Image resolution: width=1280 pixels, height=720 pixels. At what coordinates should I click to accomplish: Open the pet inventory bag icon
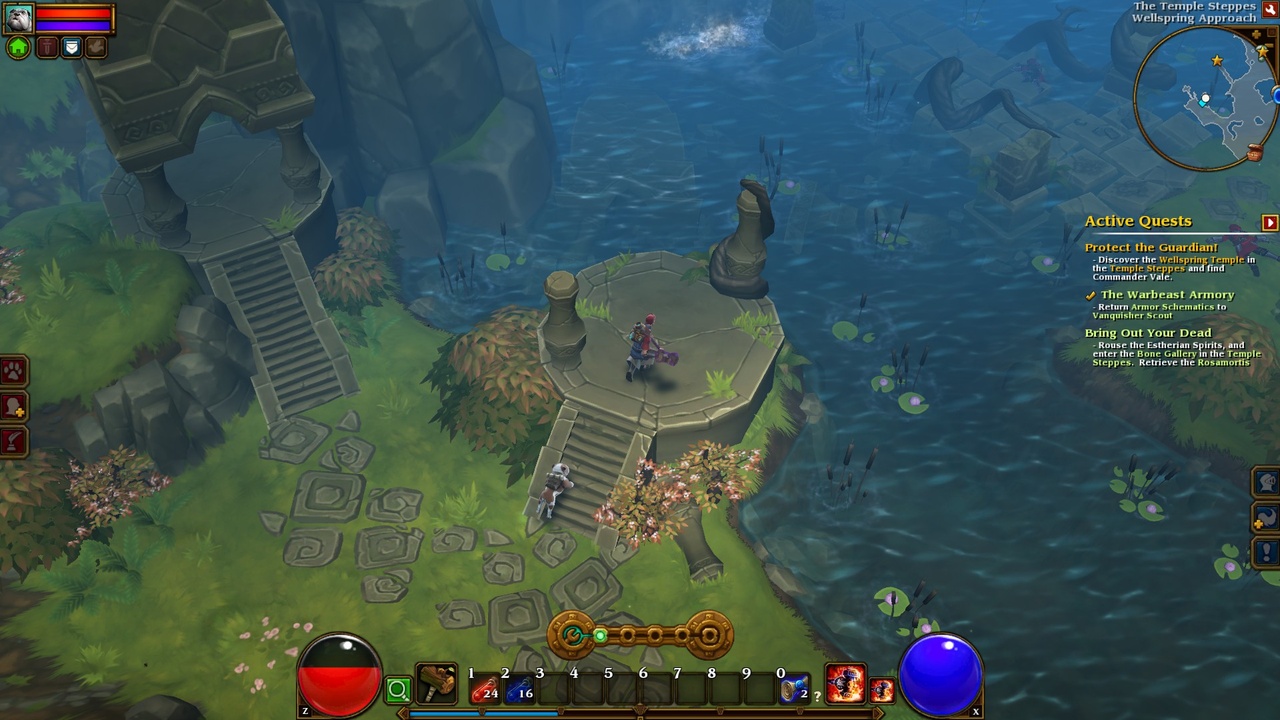click(72, 47)
